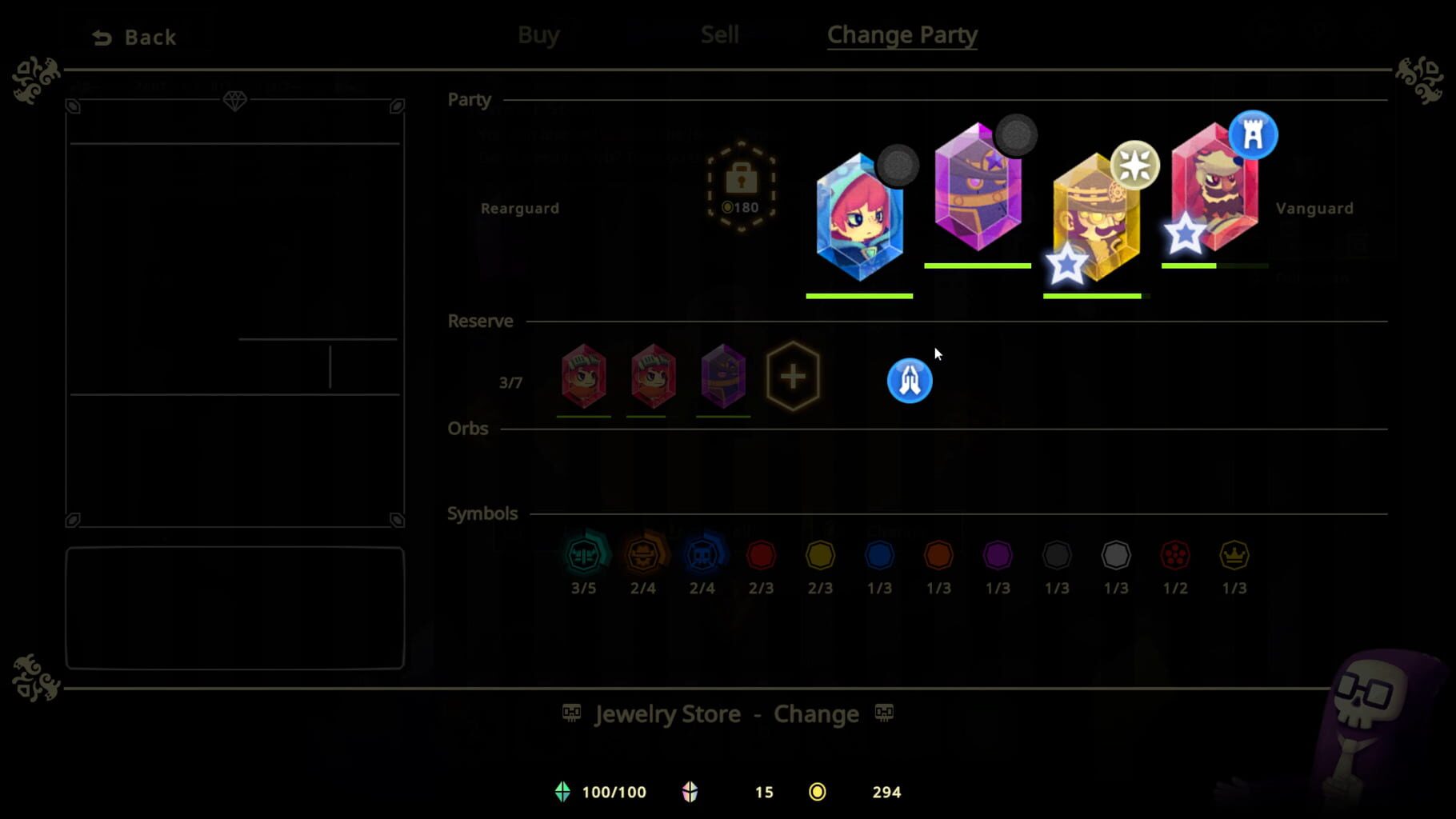1456x819 pixels.
Task: Select the purple character gem in Reserve
Action: coord(722,376)
